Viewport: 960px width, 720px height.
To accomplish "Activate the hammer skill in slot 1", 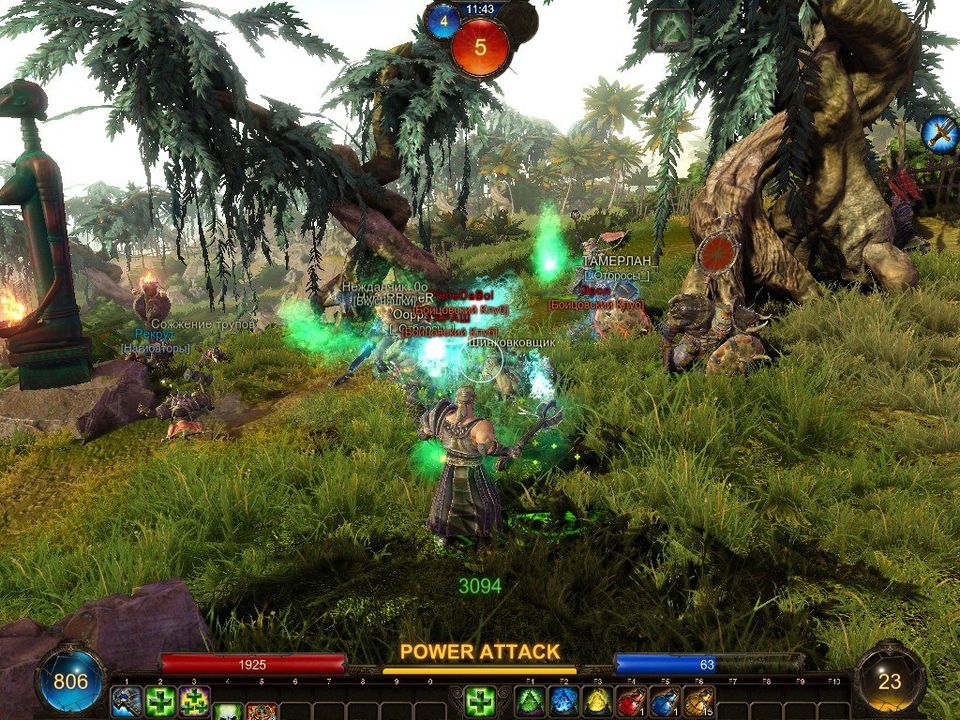I will (126, 701).
